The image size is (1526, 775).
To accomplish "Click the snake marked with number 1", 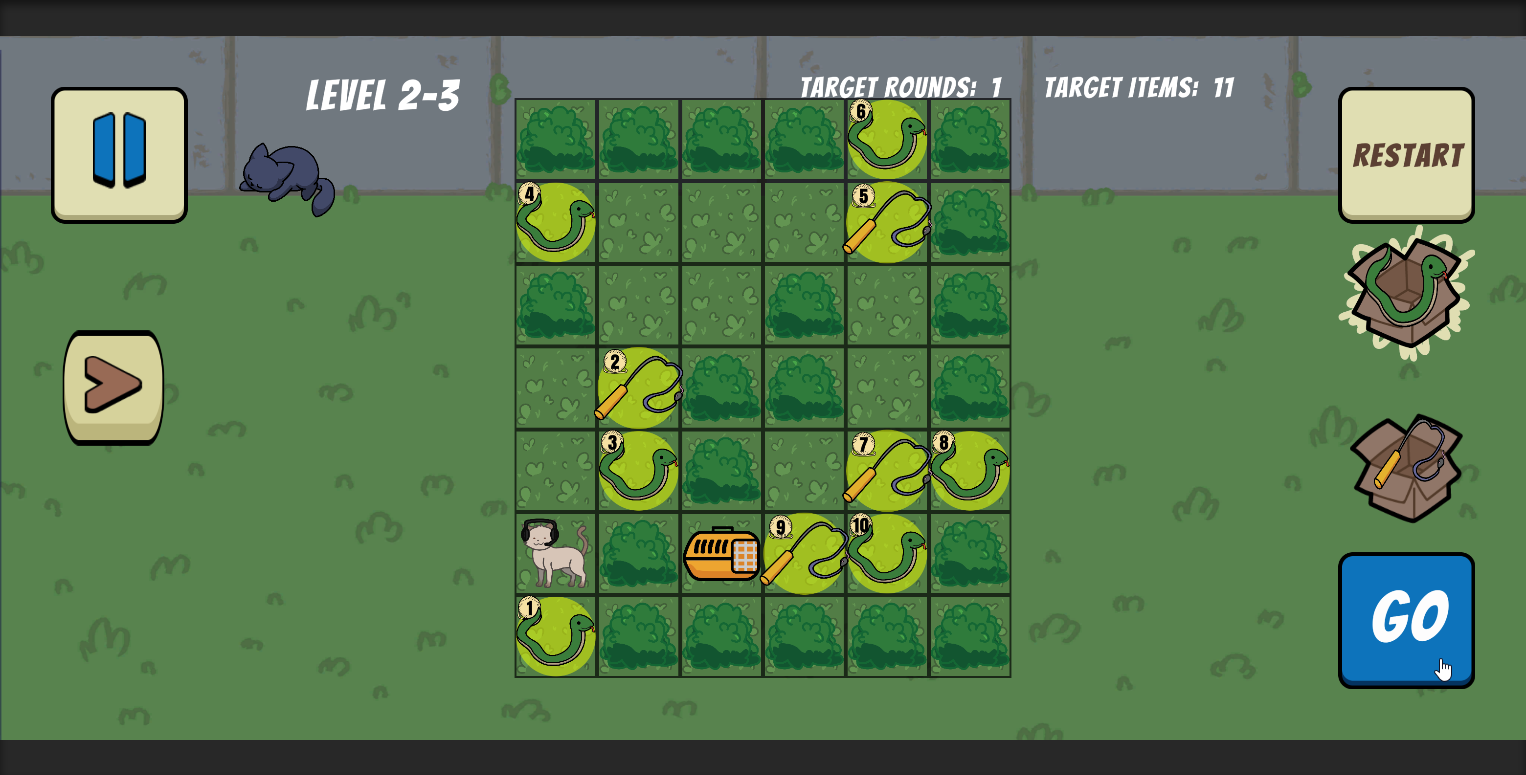I will pos(555,637).
